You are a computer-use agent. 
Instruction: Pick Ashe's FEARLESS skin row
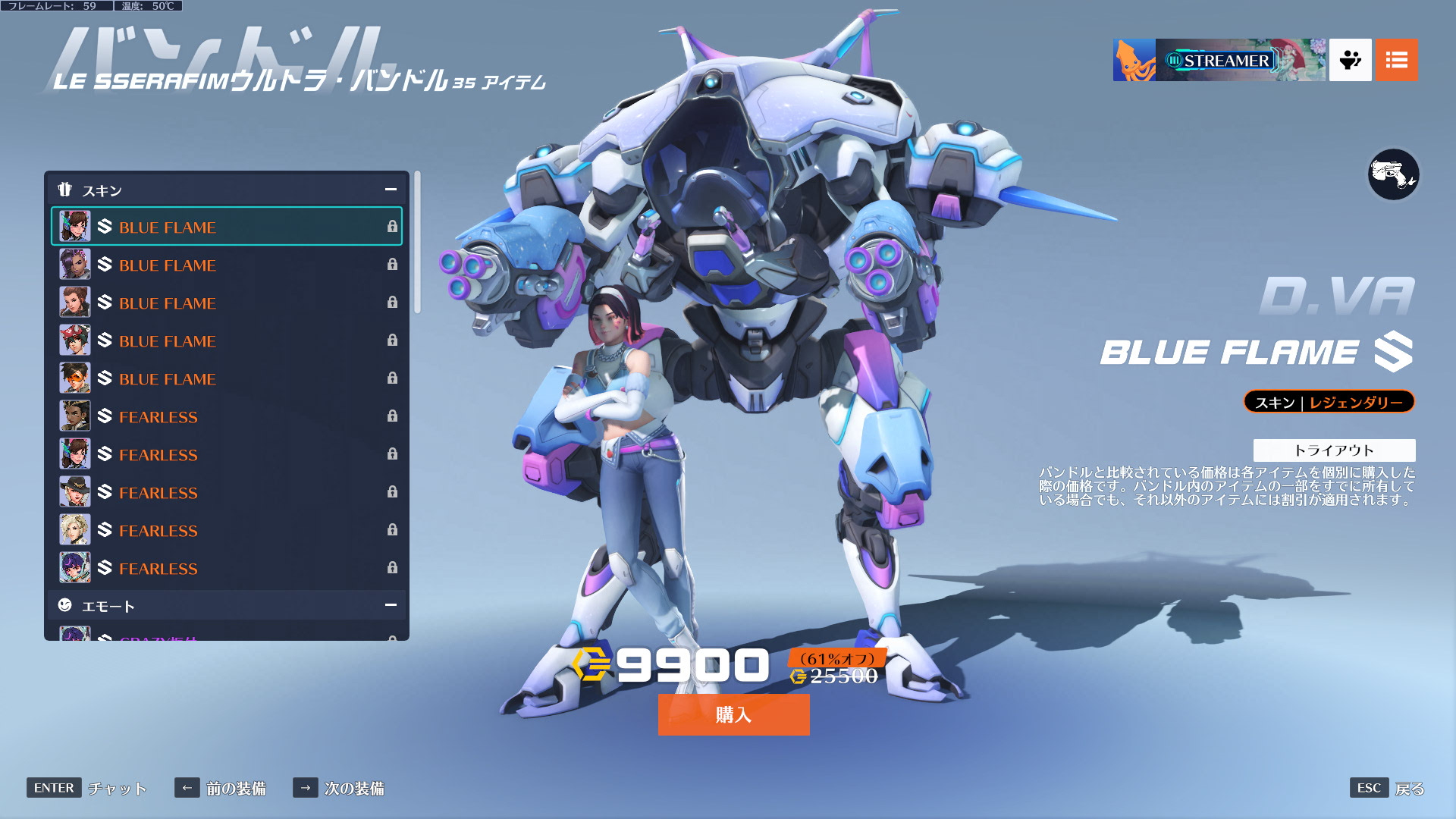[227, 492]
